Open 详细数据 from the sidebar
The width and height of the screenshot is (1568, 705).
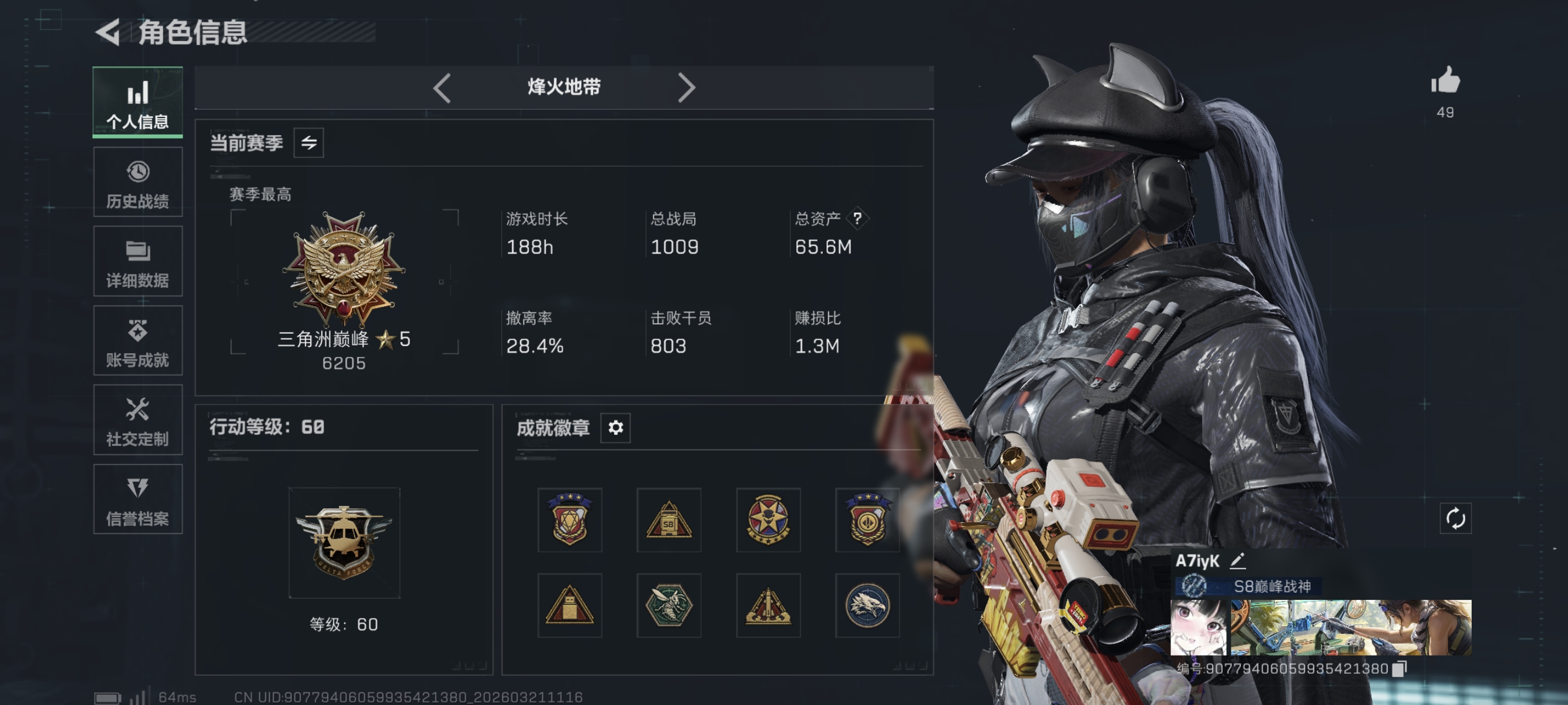click(x=137, y=262)
